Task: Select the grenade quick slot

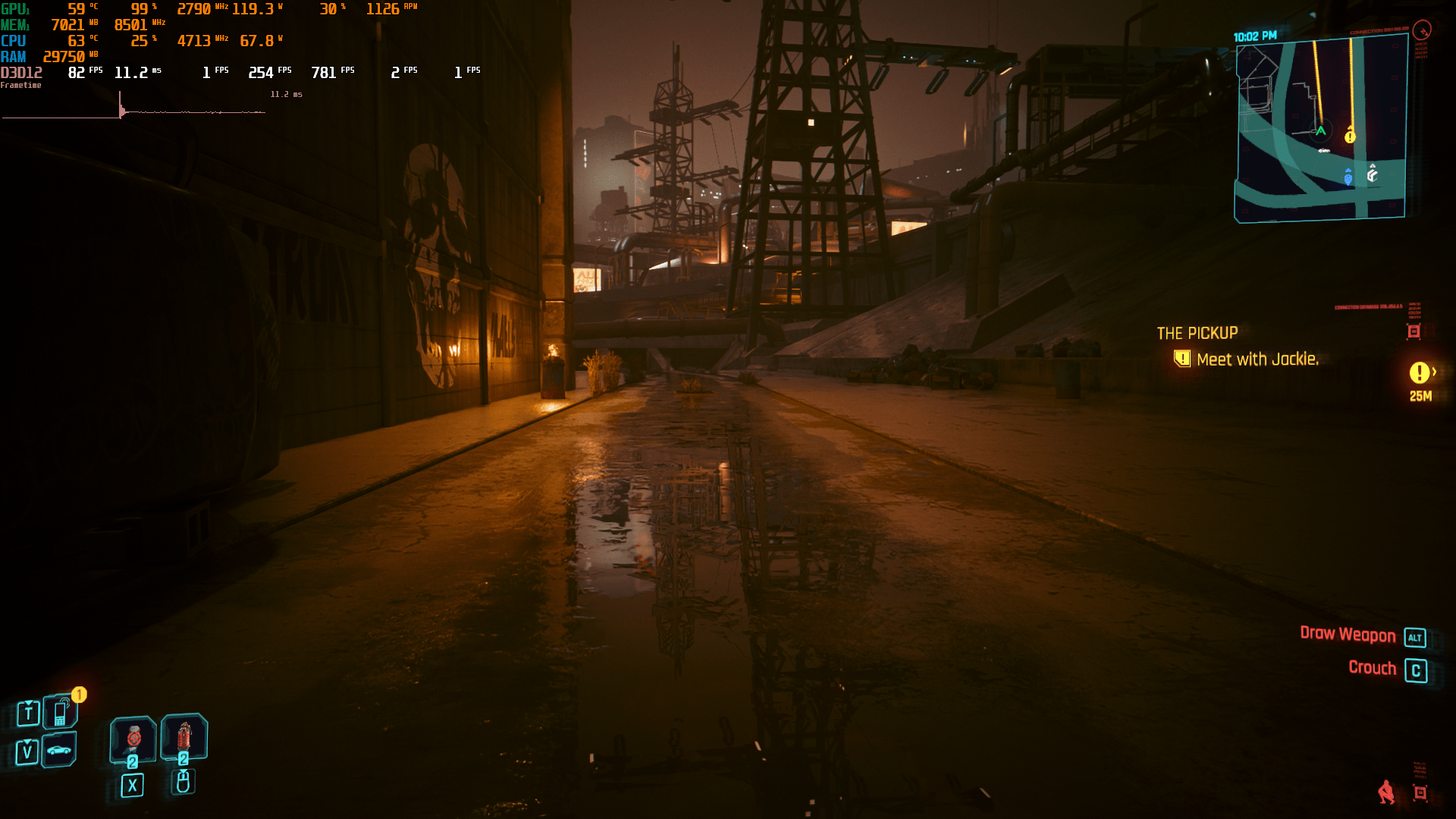Action: tap(133, 739)
